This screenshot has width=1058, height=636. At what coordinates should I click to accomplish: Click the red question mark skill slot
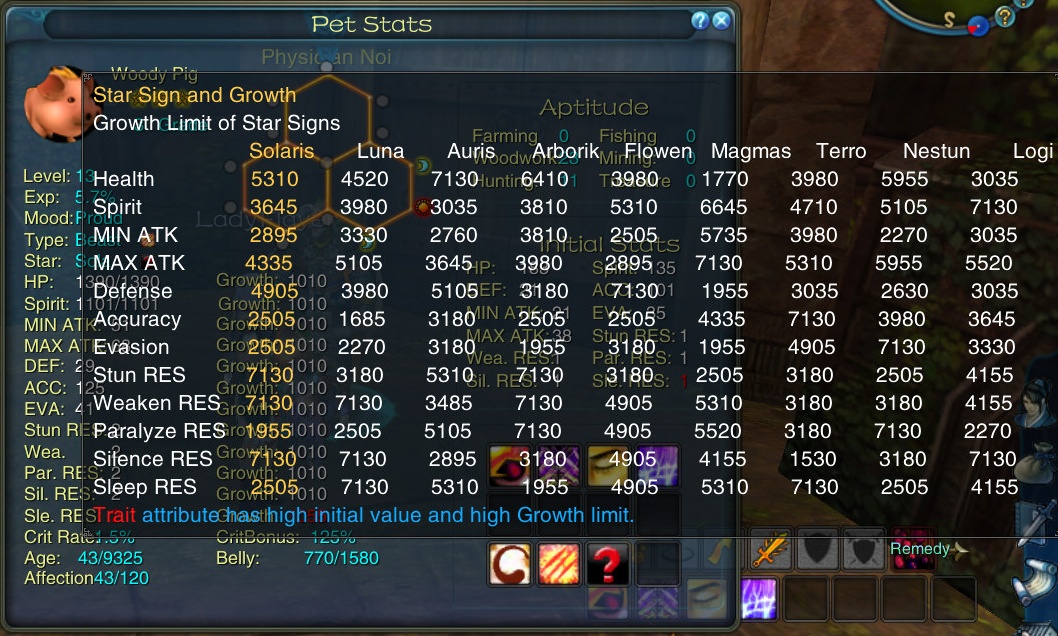click(x=607, y=566)
